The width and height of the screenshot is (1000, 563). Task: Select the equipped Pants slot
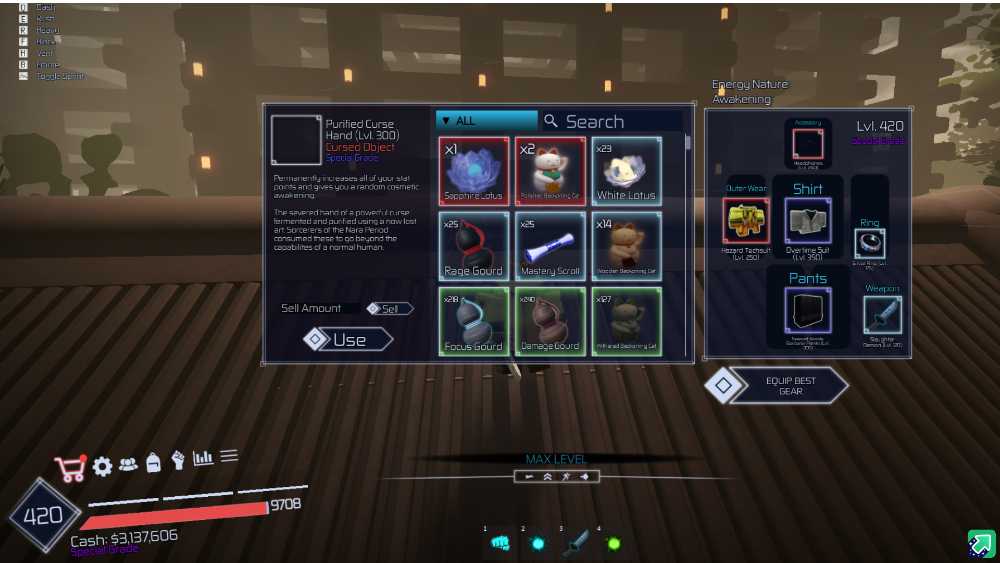[x=808, y=310]
